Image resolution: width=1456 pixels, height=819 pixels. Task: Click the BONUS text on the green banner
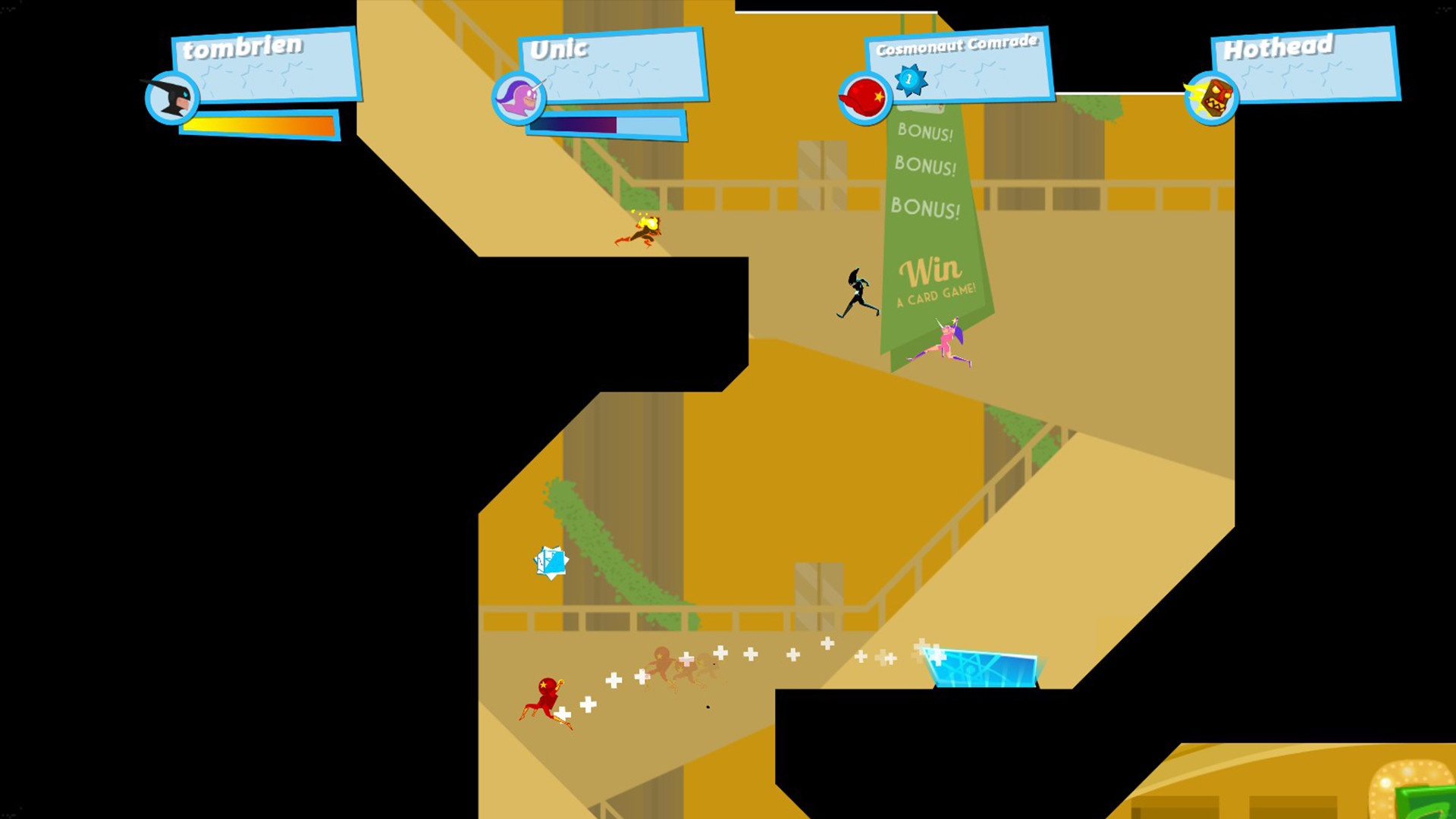point(924,165)
